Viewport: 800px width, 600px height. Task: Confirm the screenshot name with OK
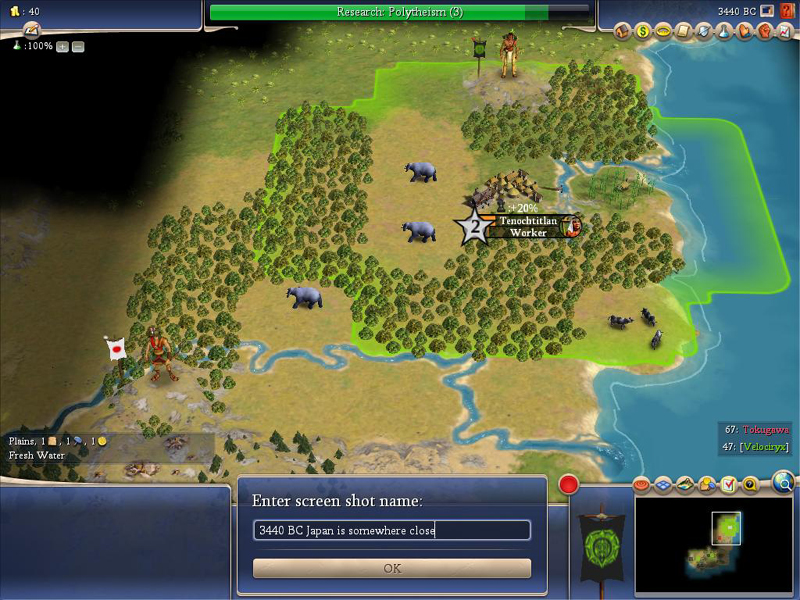click(392, 568)
